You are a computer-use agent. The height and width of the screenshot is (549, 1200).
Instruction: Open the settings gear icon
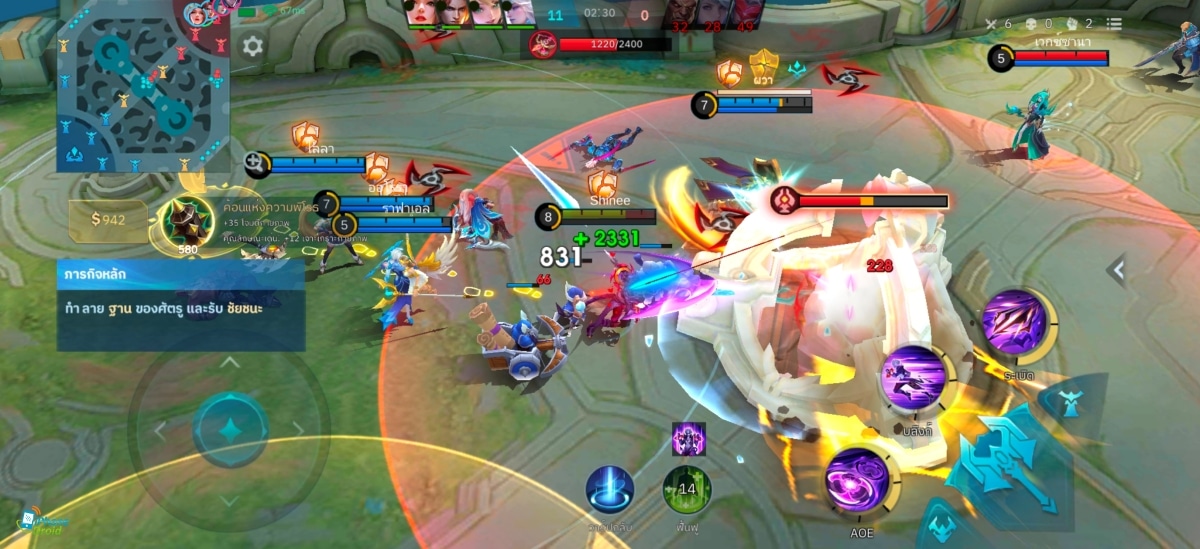click(x=253, y=46)
